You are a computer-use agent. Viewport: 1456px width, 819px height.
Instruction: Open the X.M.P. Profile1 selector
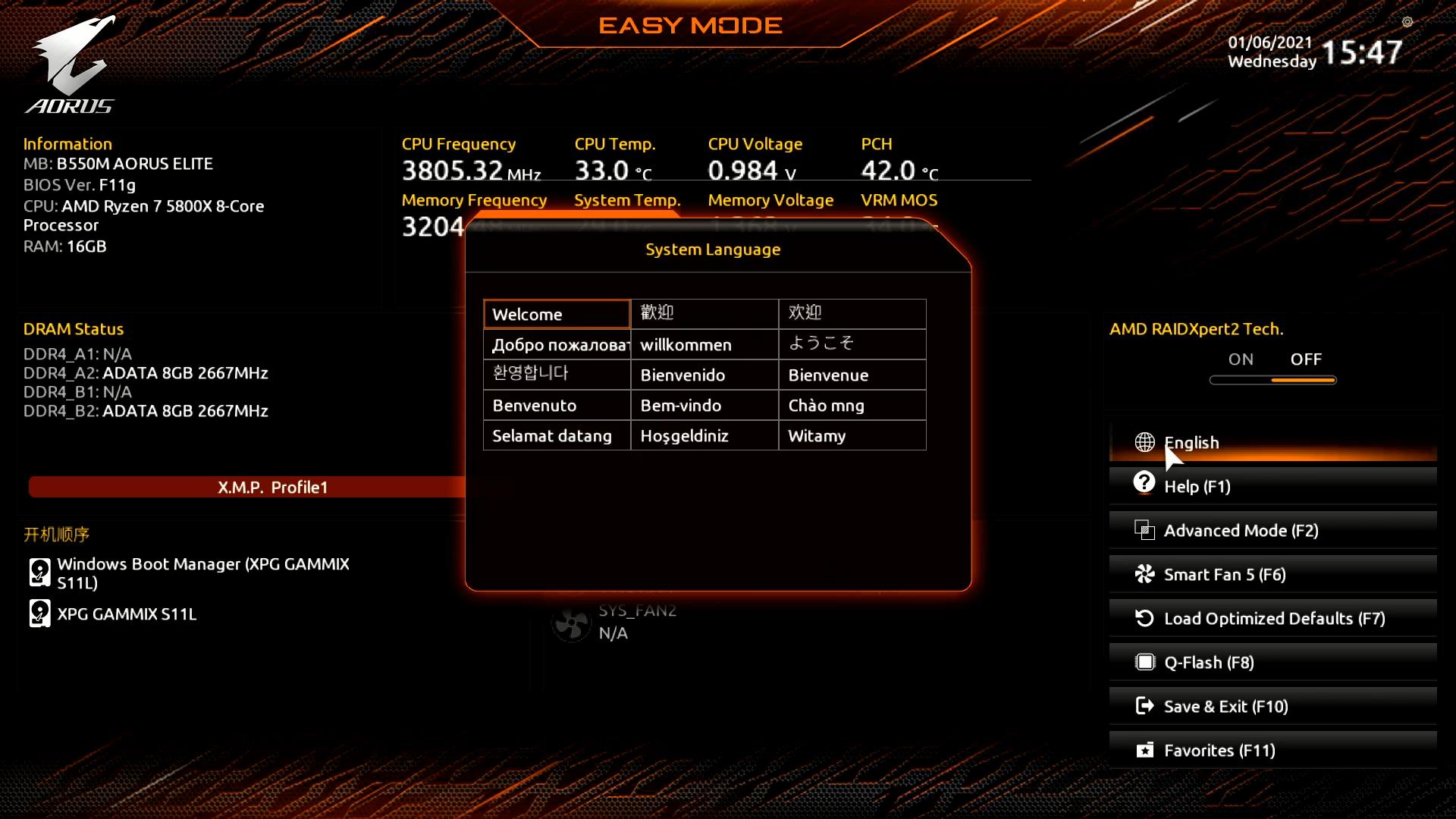click(271, 487)
